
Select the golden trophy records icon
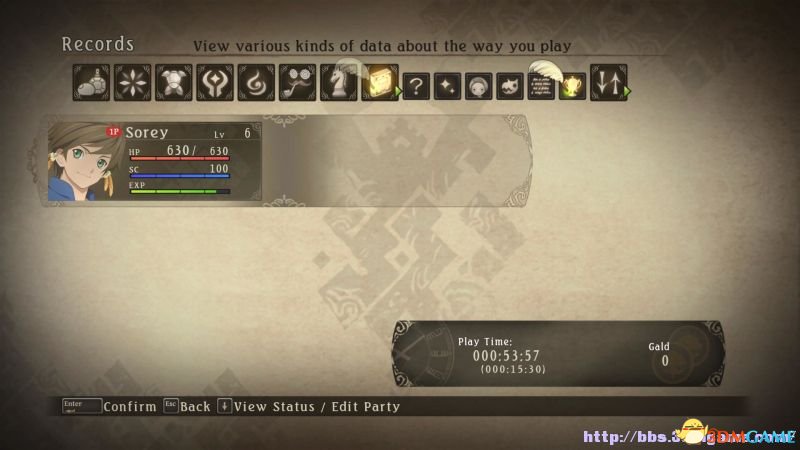click(x=574, y=84)
